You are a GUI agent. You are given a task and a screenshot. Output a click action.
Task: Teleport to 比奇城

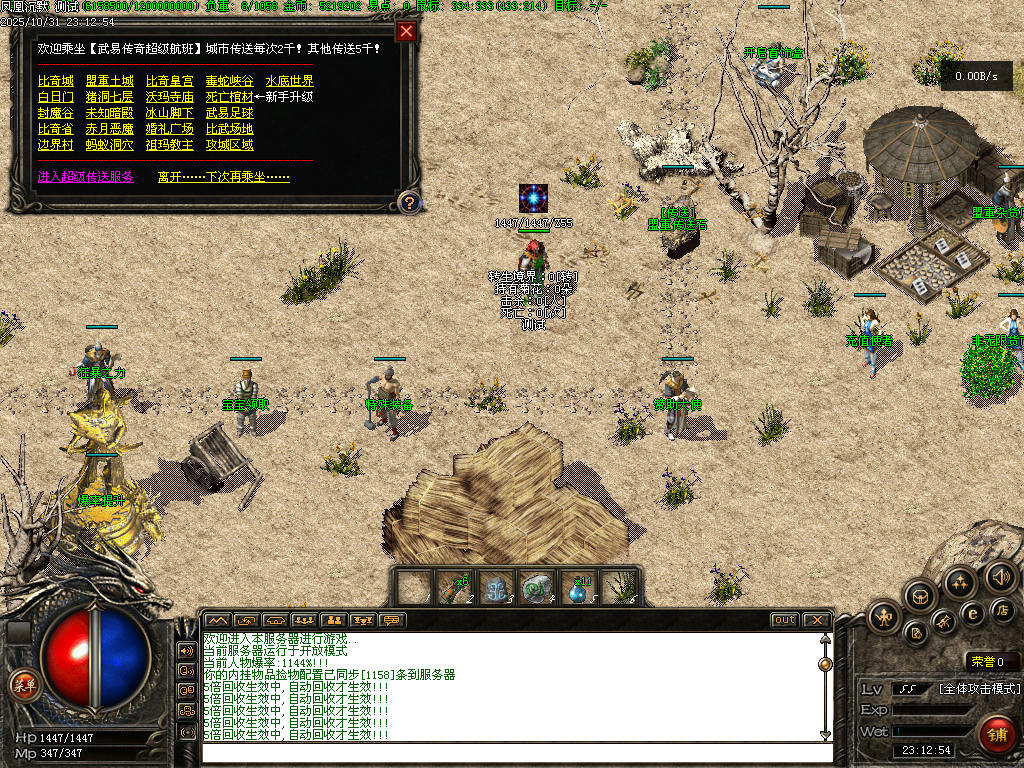coord(55,81)
